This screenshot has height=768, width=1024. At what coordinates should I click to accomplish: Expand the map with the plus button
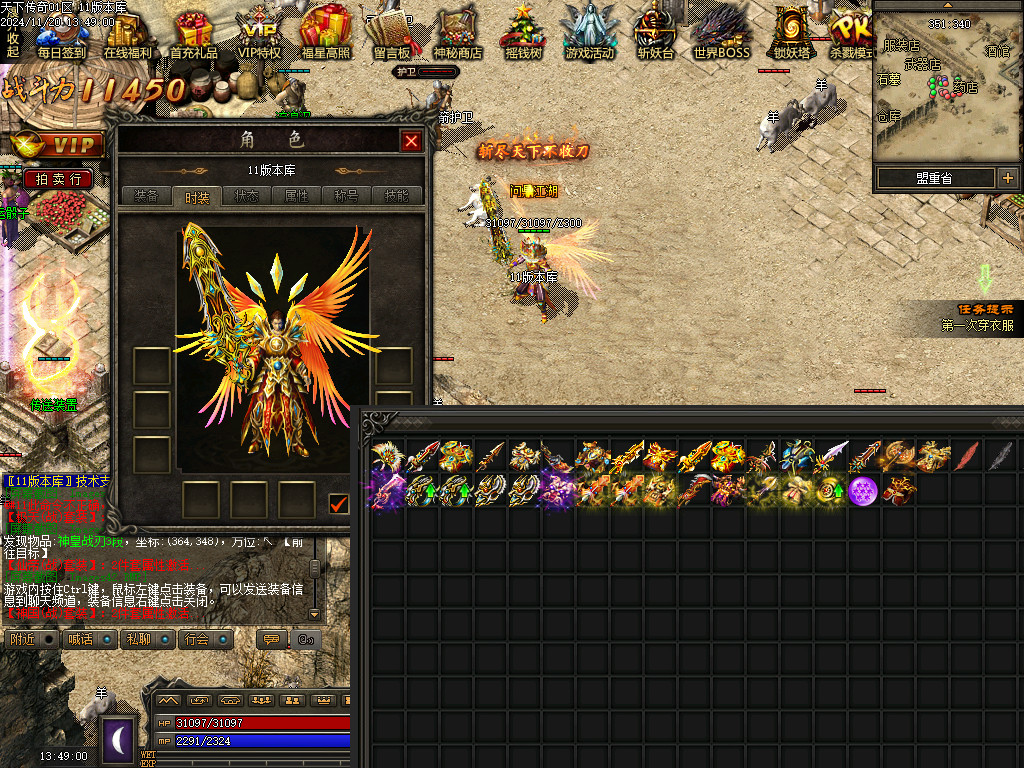click(x=1007, y=178)
